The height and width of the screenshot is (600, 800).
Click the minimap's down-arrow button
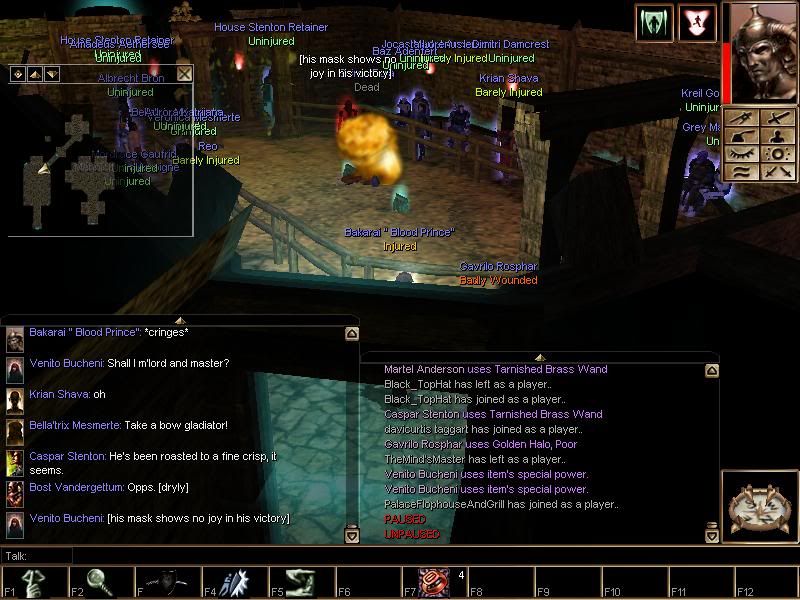tap(51, 74)
